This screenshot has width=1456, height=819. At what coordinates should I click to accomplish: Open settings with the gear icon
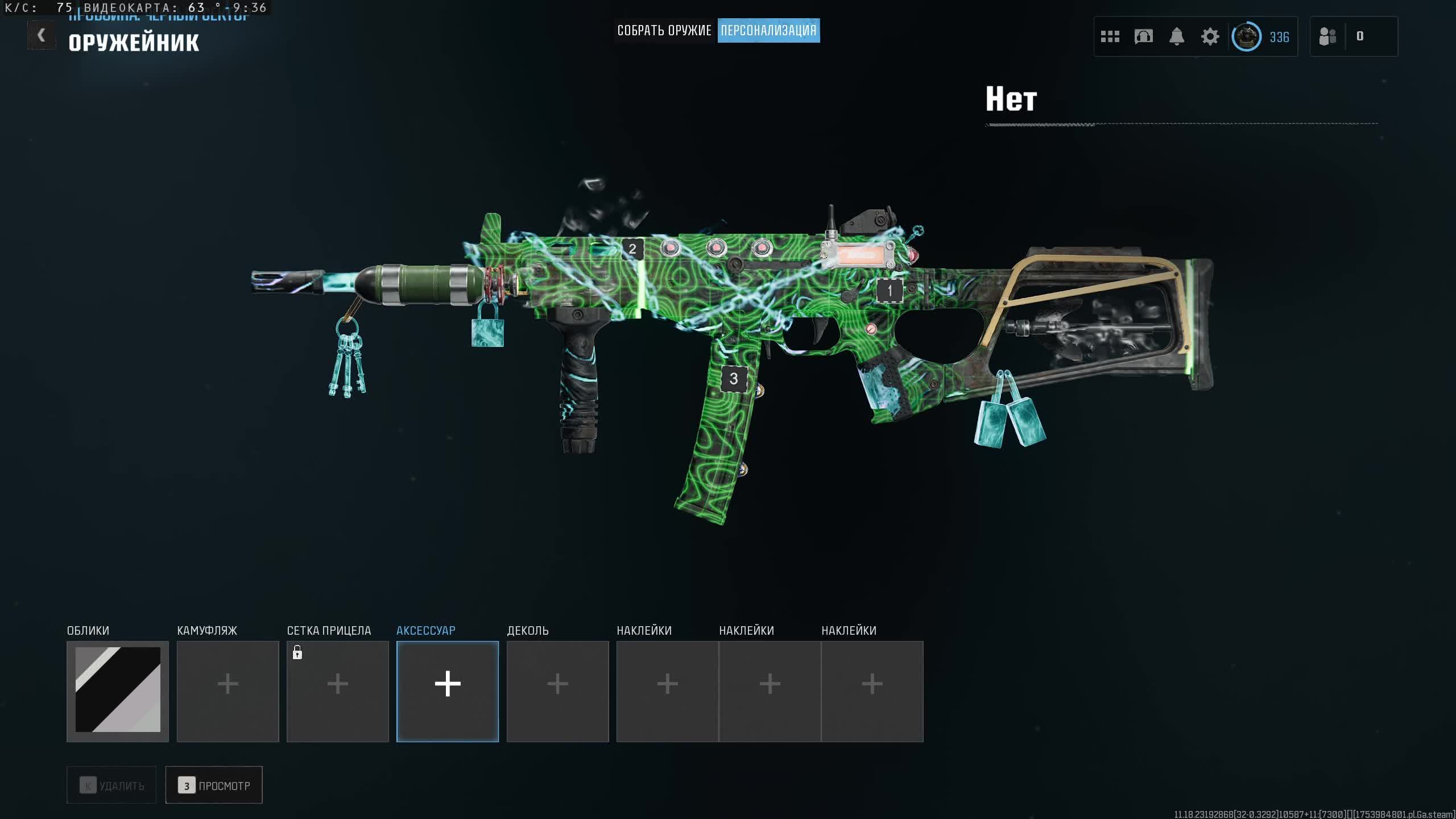tap(1210, 37)
